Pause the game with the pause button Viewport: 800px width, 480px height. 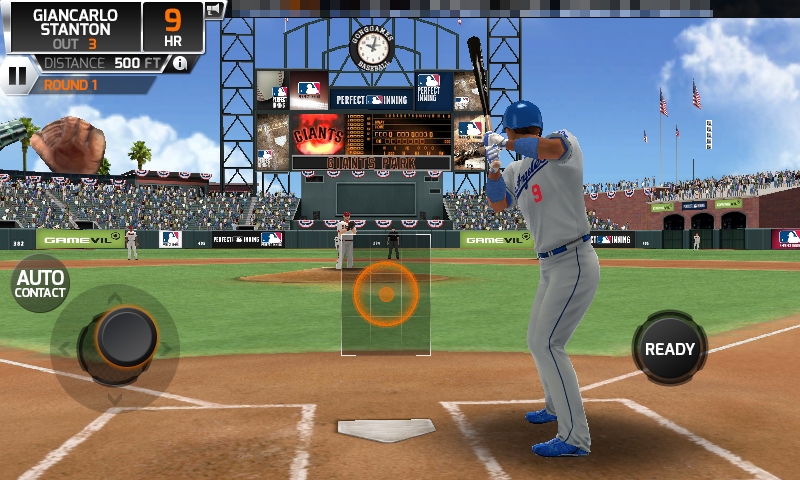[17, 74]
